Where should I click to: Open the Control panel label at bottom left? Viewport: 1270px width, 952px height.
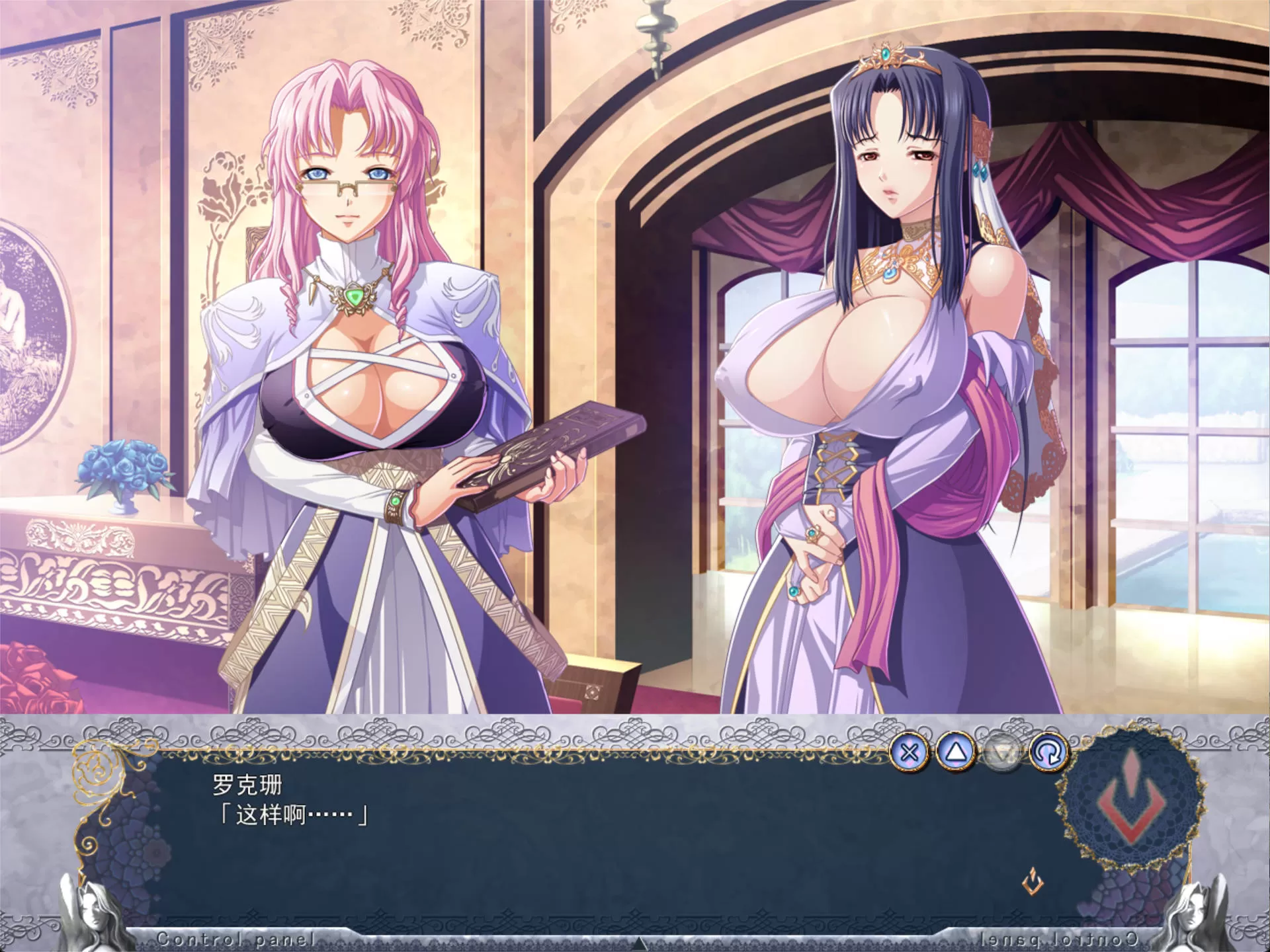[x=235, y=939]
